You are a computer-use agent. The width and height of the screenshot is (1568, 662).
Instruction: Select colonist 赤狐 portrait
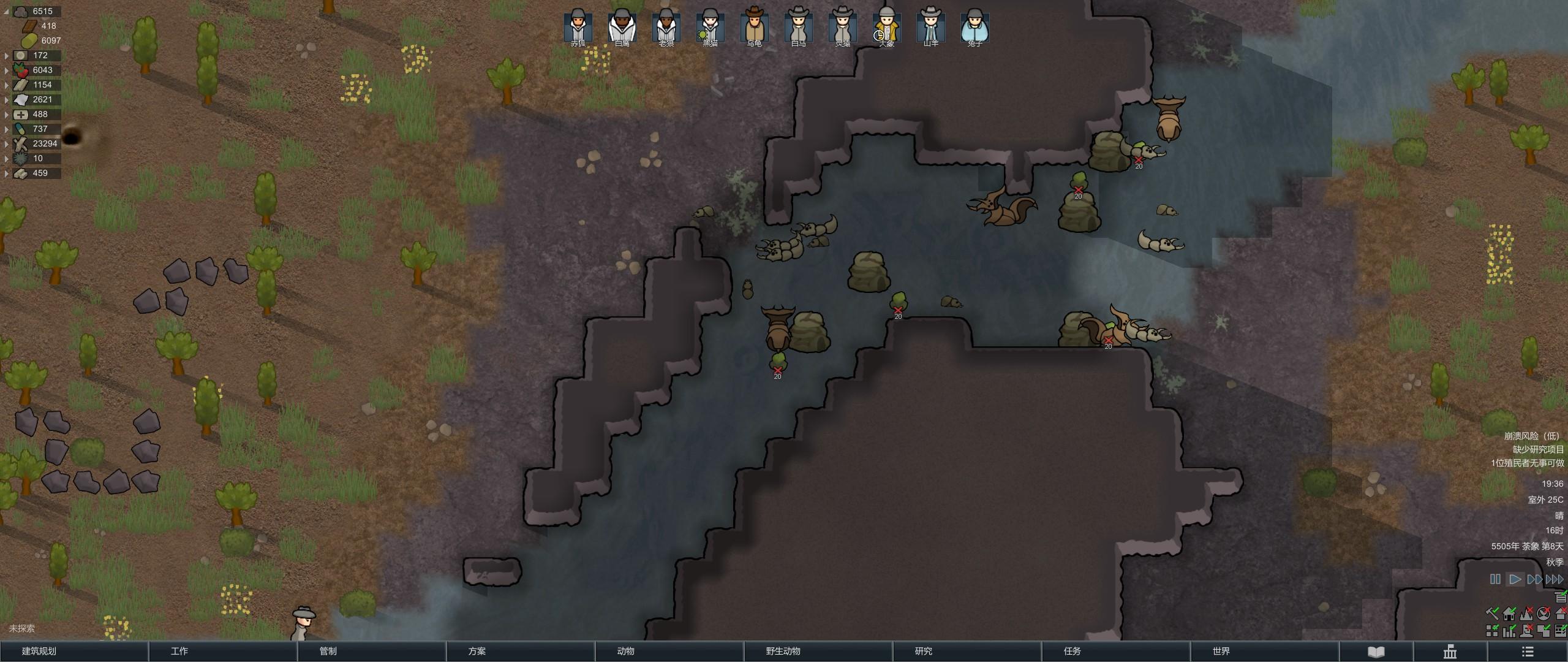coord(578,27)
